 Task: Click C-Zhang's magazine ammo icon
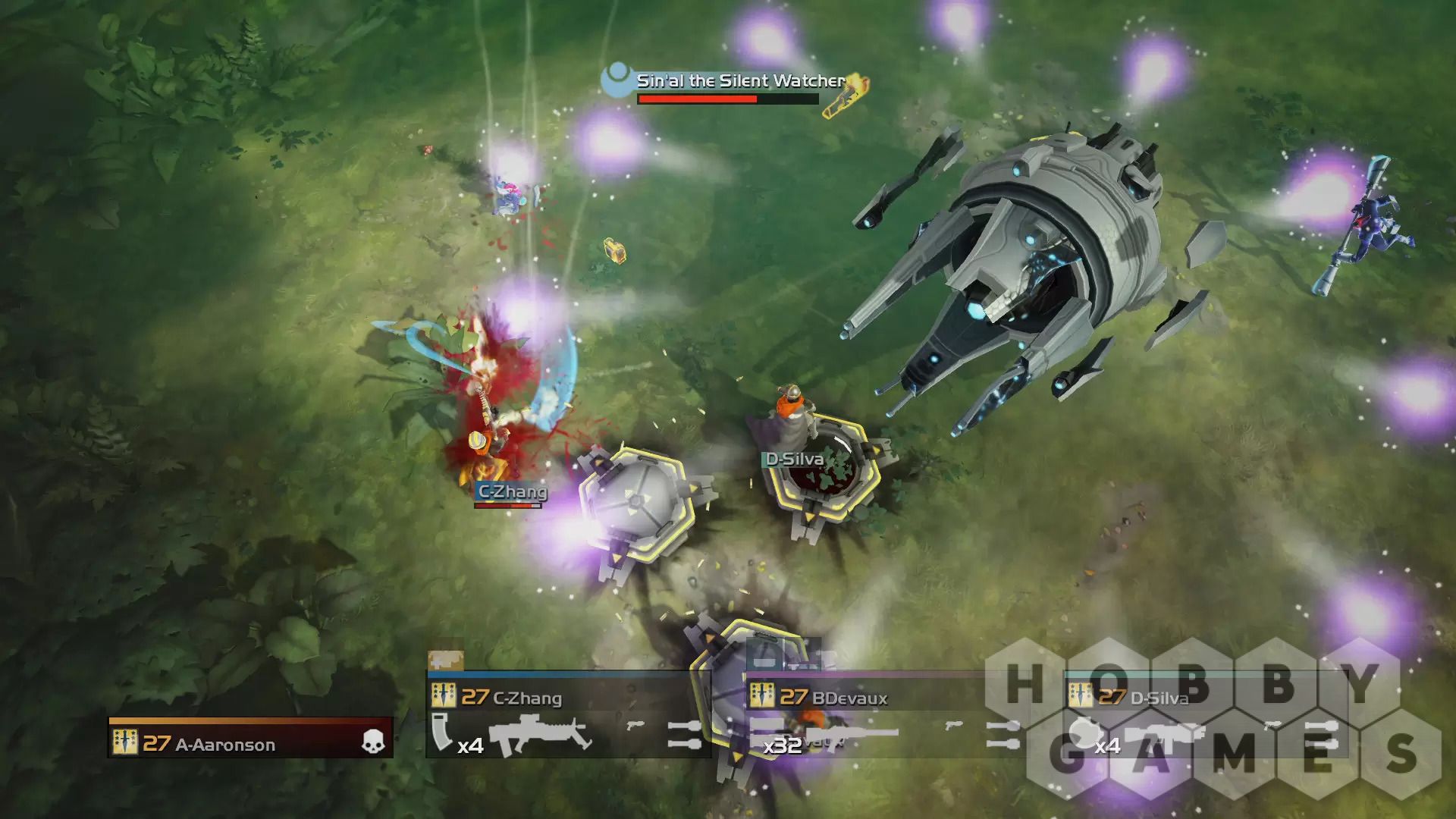[443, 732]
